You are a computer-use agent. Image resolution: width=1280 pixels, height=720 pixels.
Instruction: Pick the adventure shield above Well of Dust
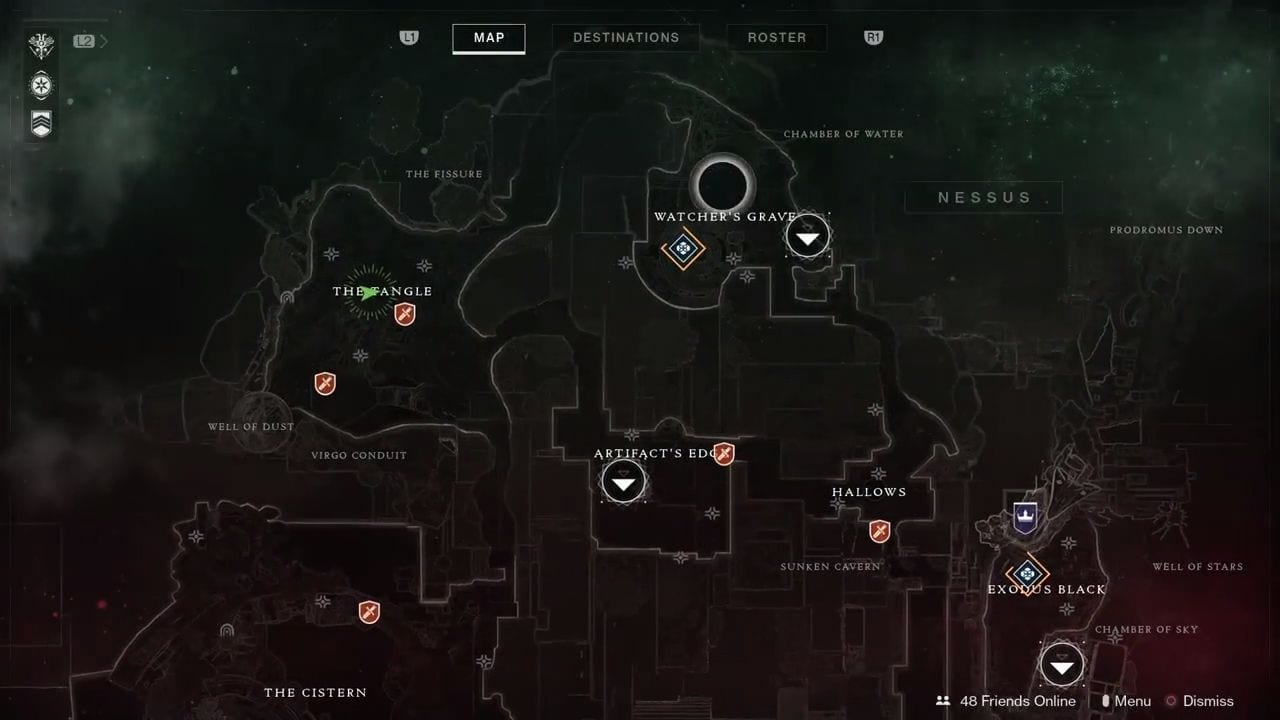(325, 384)
